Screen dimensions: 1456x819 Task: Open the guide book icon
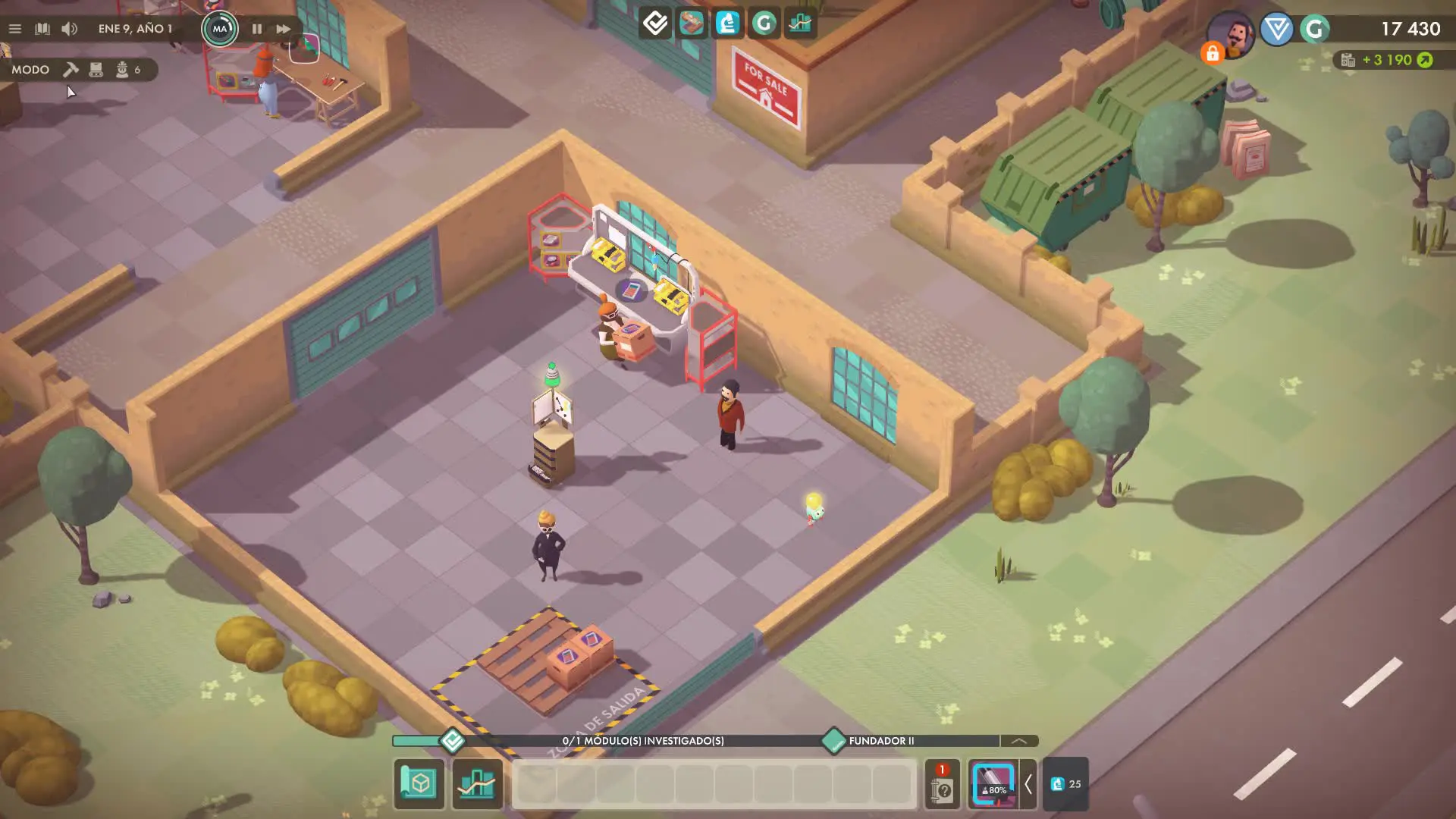click(42, 29)
